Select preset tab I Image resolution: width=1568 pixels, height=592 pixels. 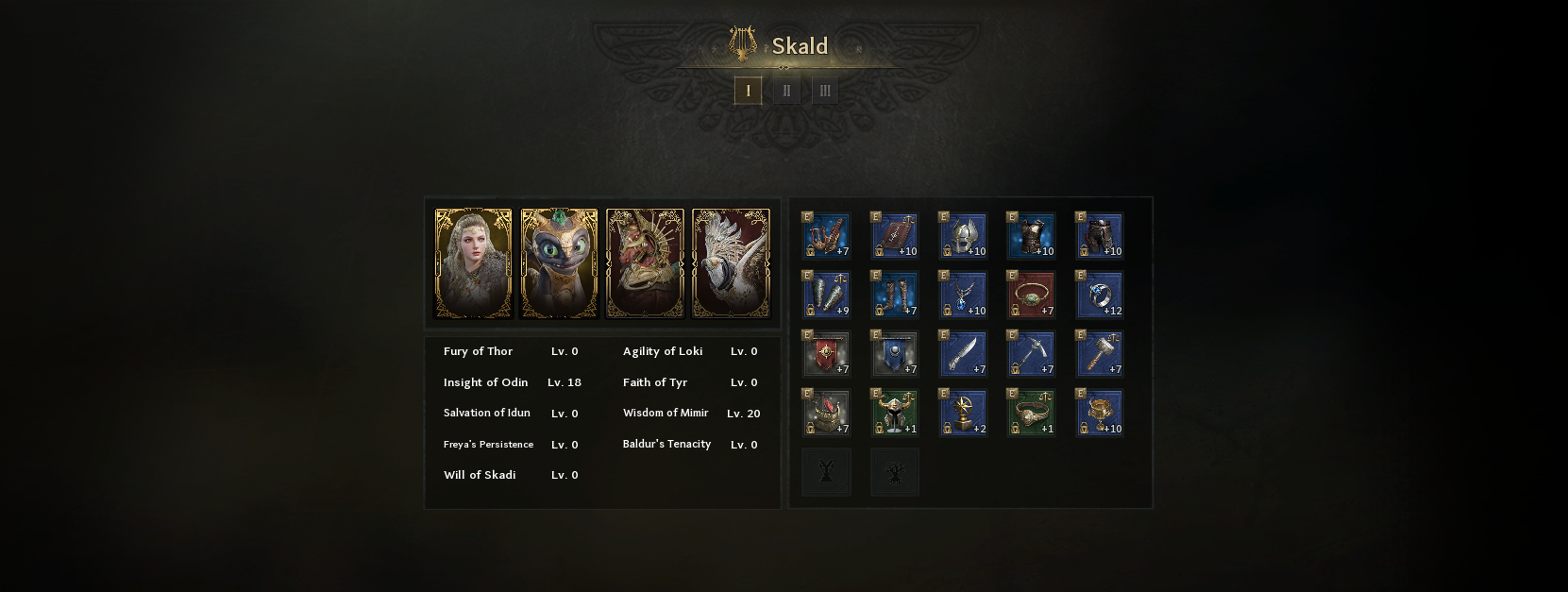pyautogui.click(x=748, y=91)
